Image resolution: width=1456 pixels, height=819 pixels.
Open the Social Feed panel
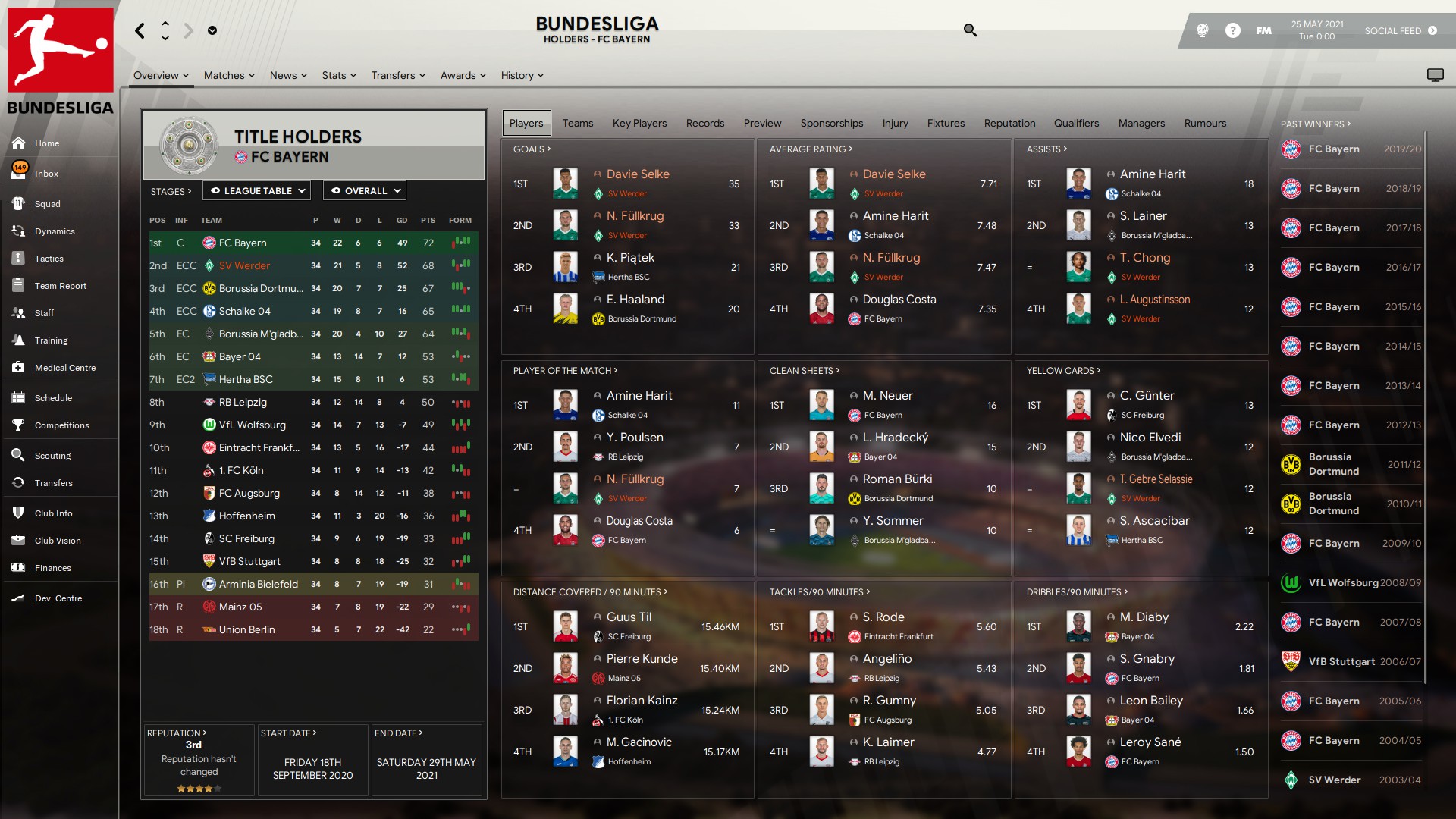coord(1400,31)
